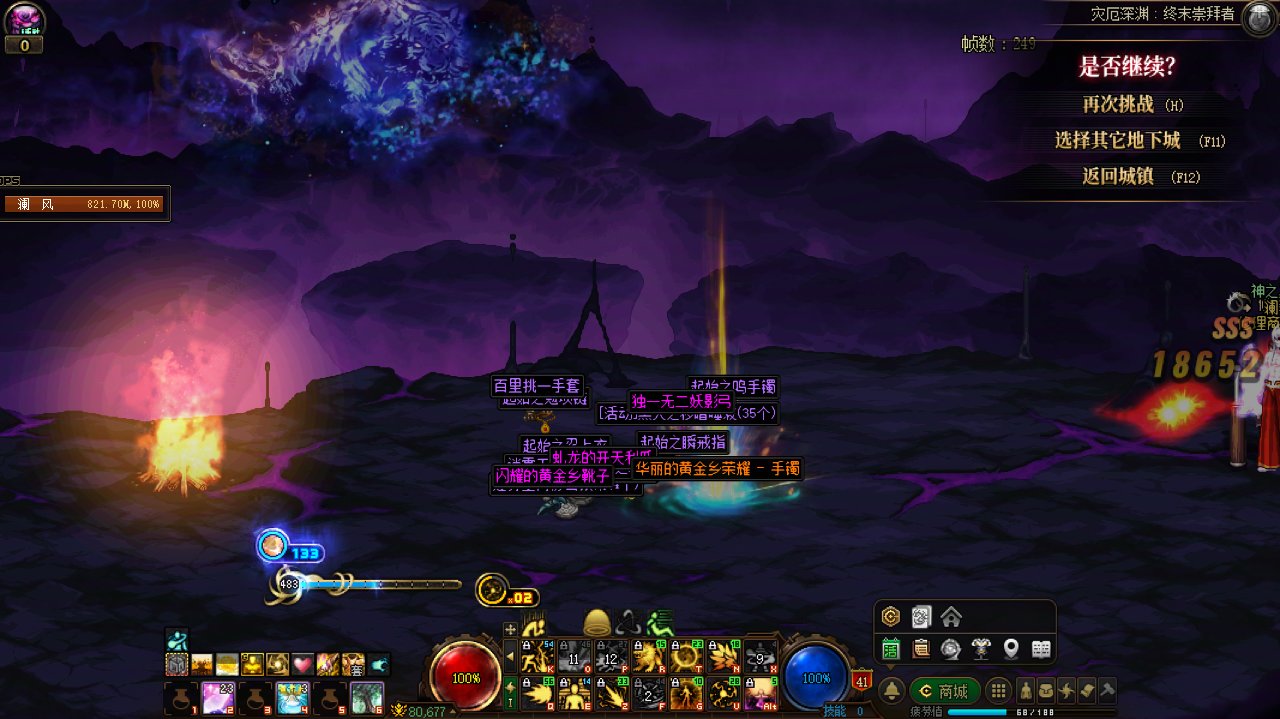
Task: Use the blue potion item in slot 4
Action: (293, 697)
